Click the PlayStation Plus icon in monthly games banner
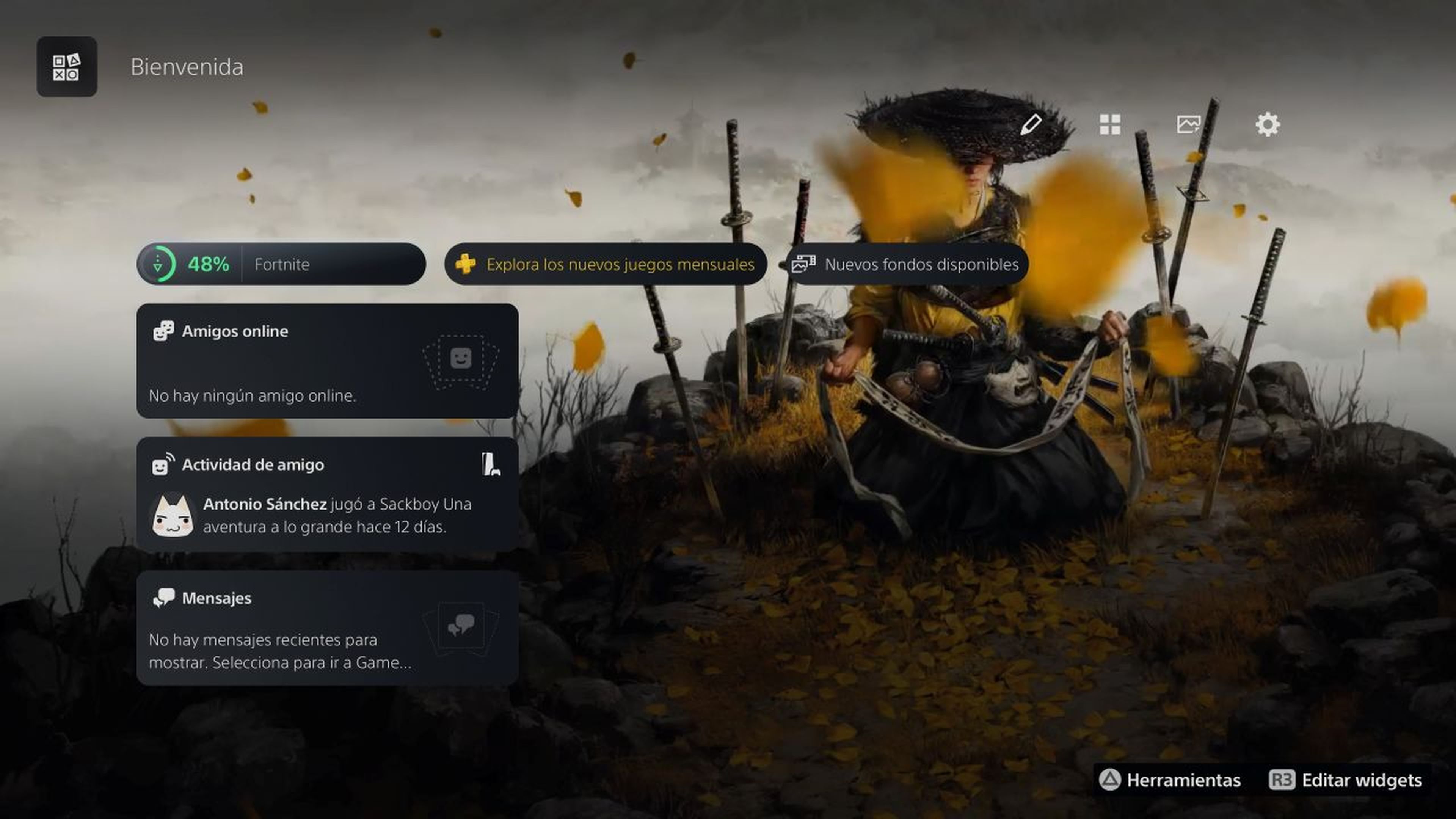 point(466,264)
